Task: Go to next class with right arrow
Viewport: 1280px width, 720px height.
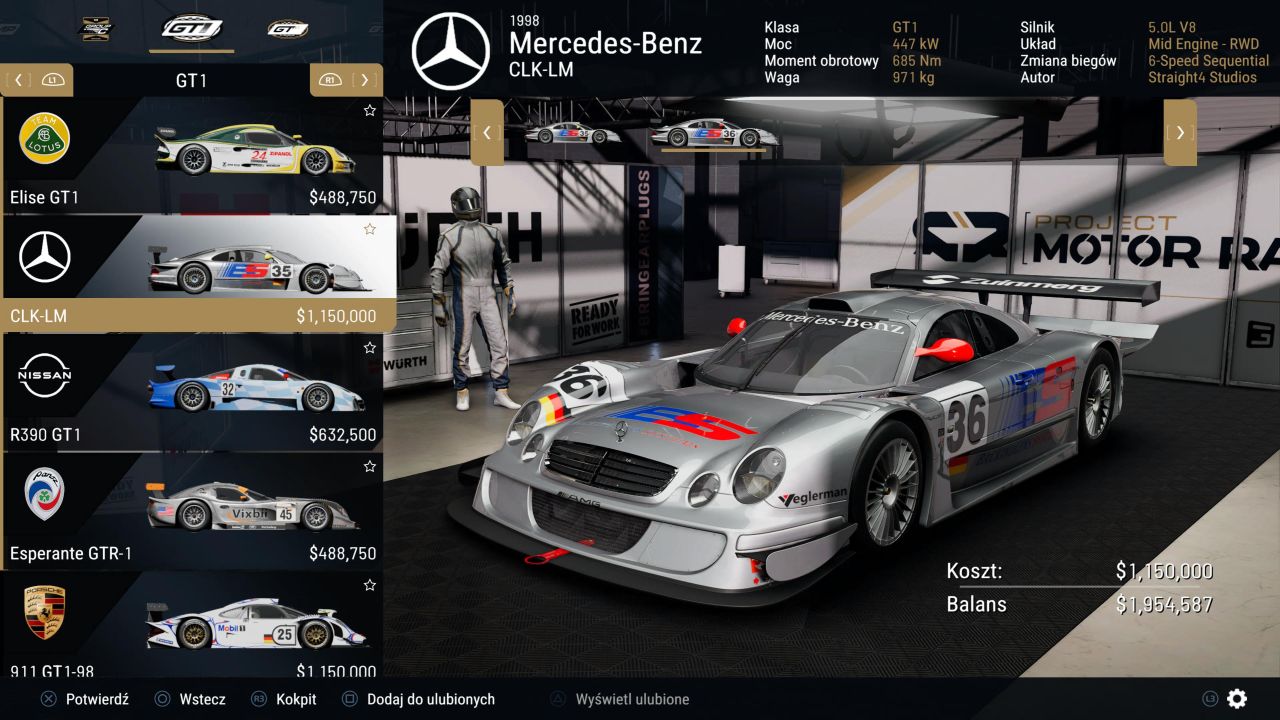Action: coord(365,80)
